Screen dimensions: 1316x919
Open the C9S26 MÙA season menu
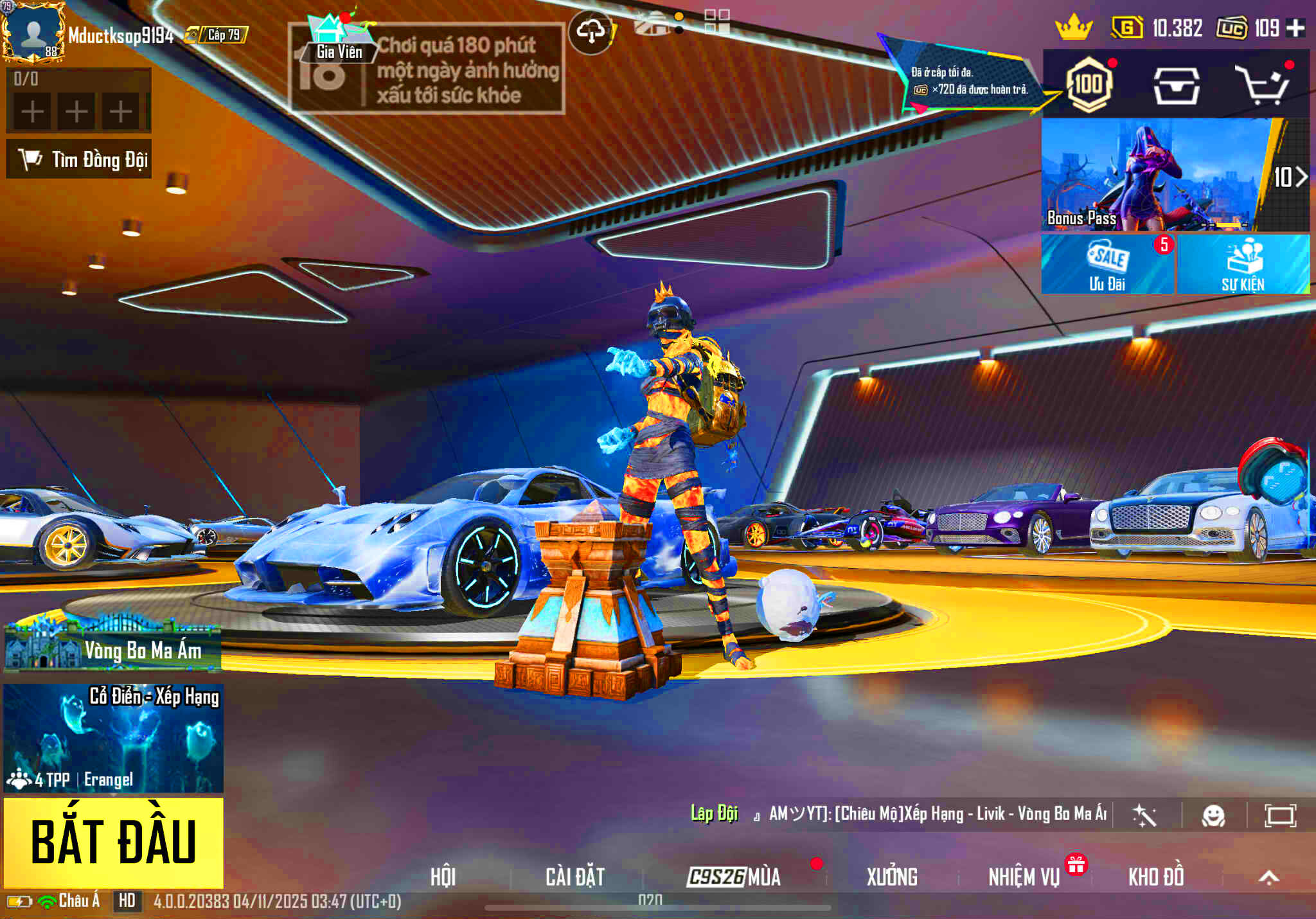pos(734,877)
